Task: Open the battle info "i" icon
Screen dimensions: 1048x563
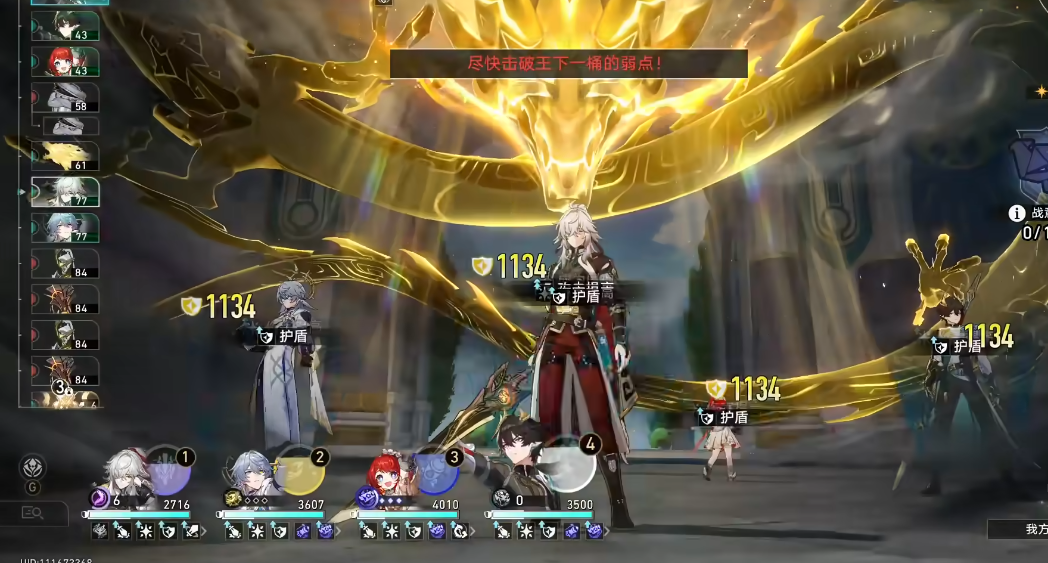Action: [x=1017, y=213]
